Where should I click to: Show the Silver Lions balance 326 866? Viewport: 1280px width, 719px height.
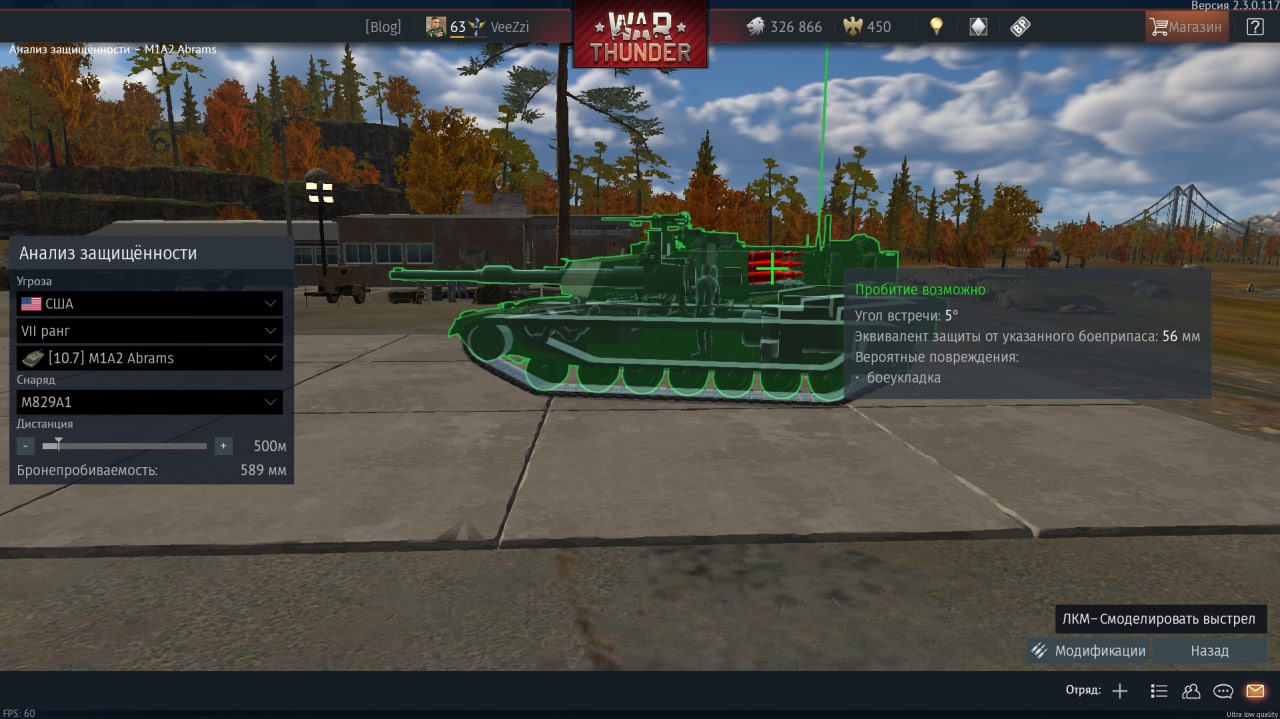pos(785,27)
